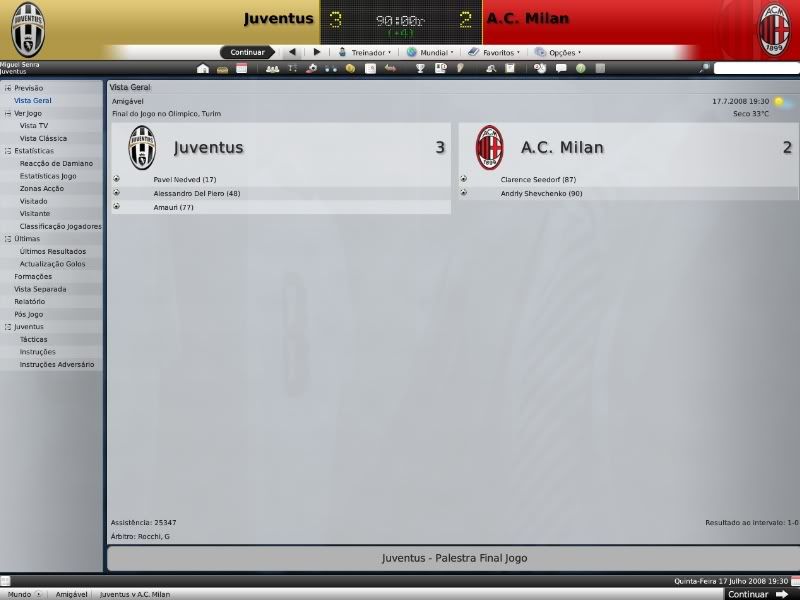This screenshot has width=800, height=600.
Task: Open the Relatório report
Action: (x=30, y=301)
